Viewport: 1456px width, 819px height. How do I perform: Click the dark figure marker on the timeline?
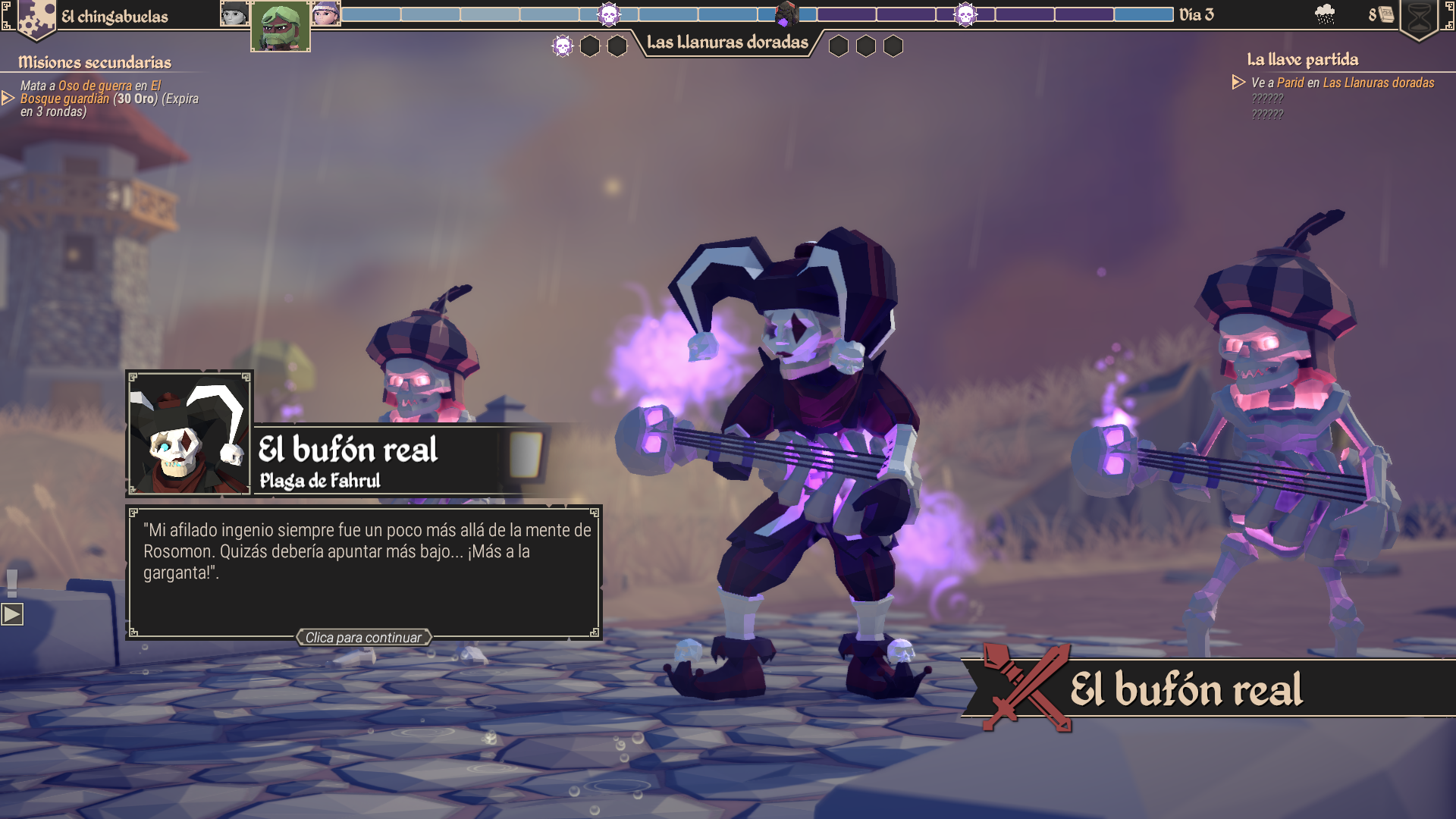click(786, 14)
